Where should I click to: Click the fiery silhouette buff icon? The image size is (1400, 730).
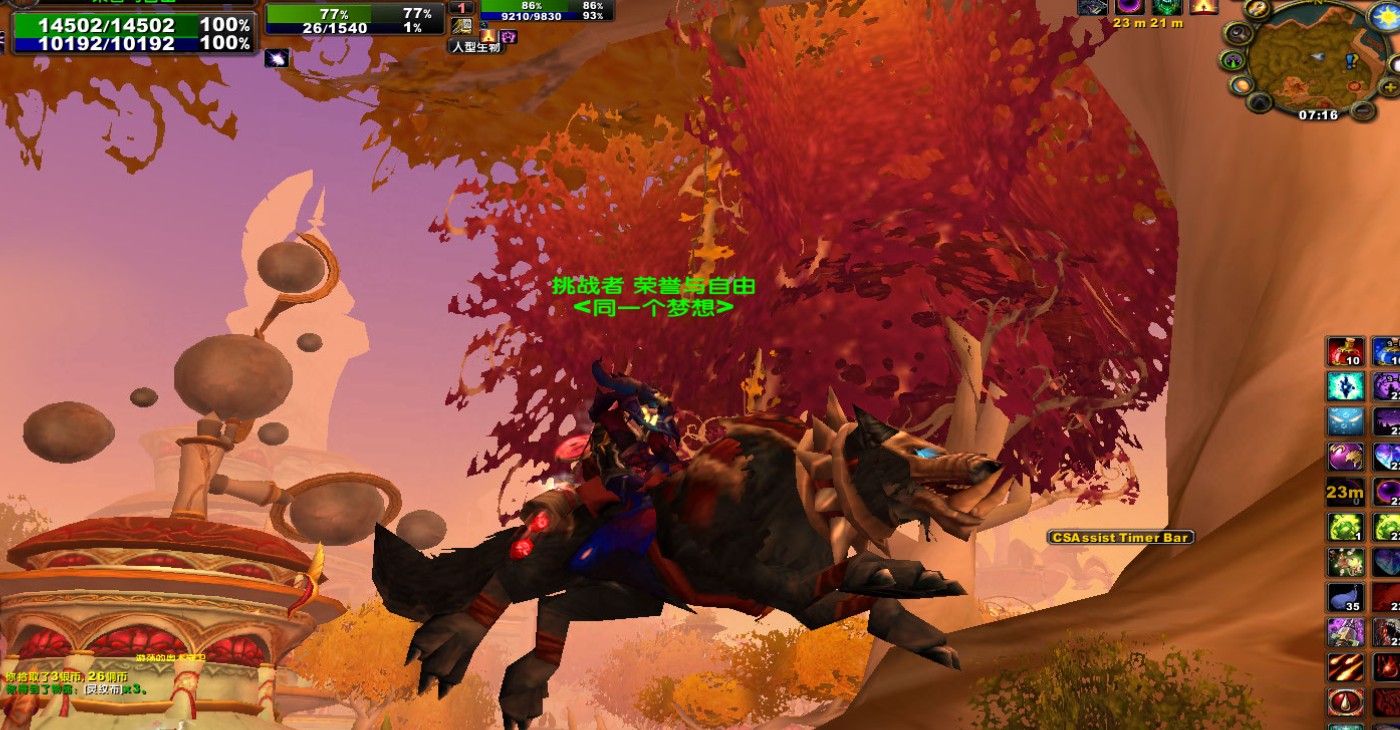tap(1204, 6)
